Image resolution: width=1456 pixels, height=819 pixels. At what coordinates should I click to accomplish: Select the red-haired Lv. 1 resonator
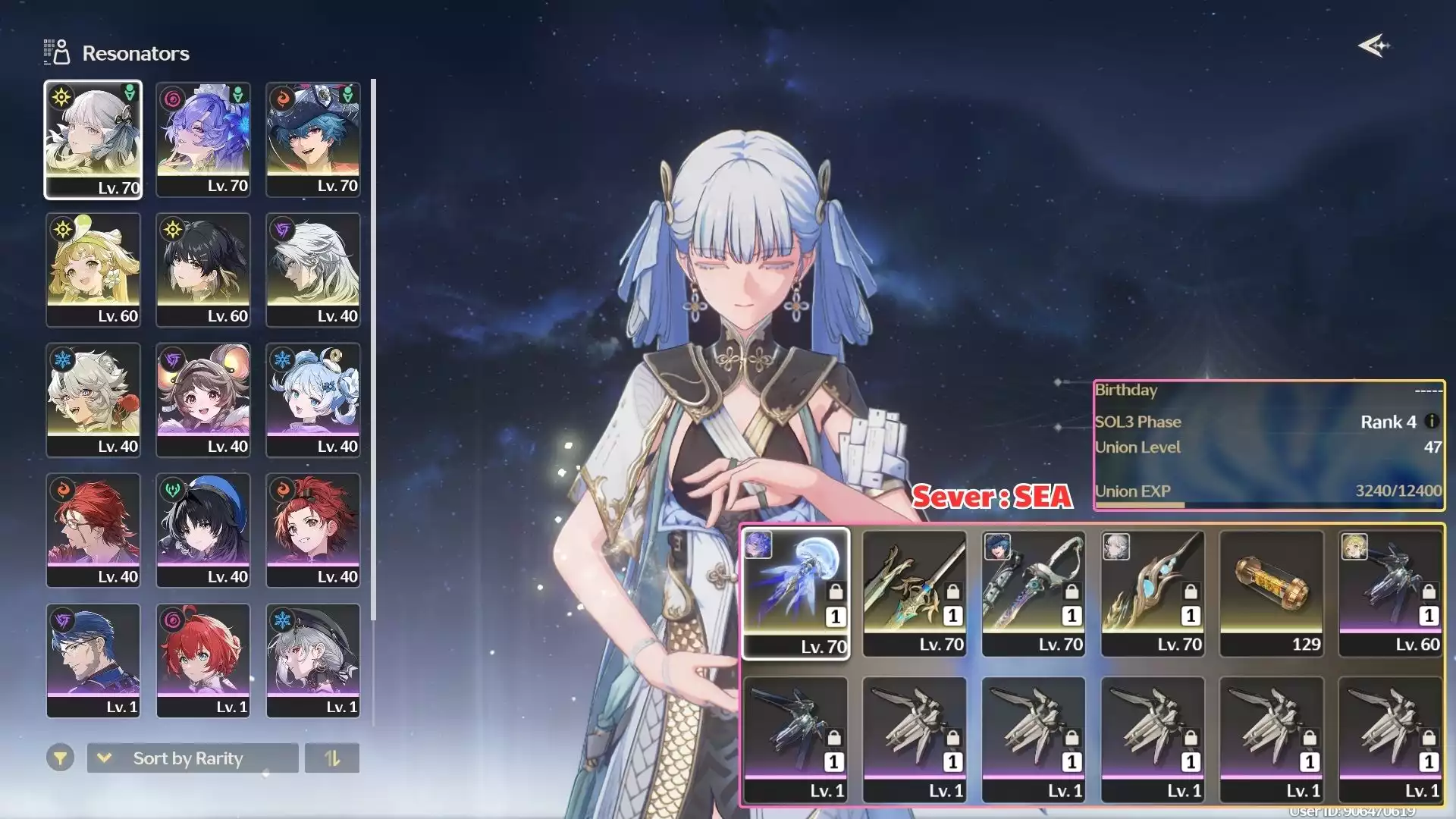203,661
